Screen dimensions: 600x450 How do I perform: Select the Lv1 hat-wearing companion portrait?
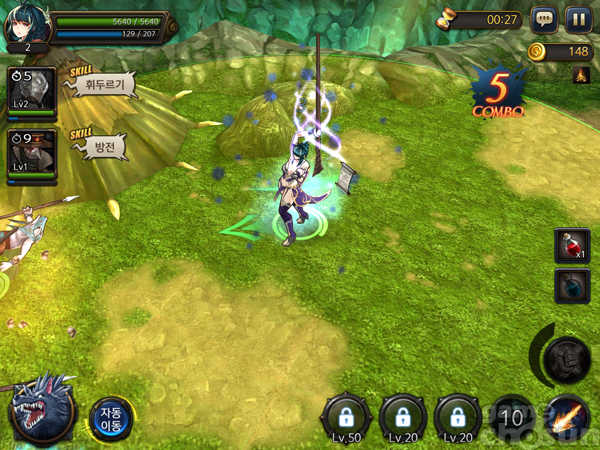(31, 153)
